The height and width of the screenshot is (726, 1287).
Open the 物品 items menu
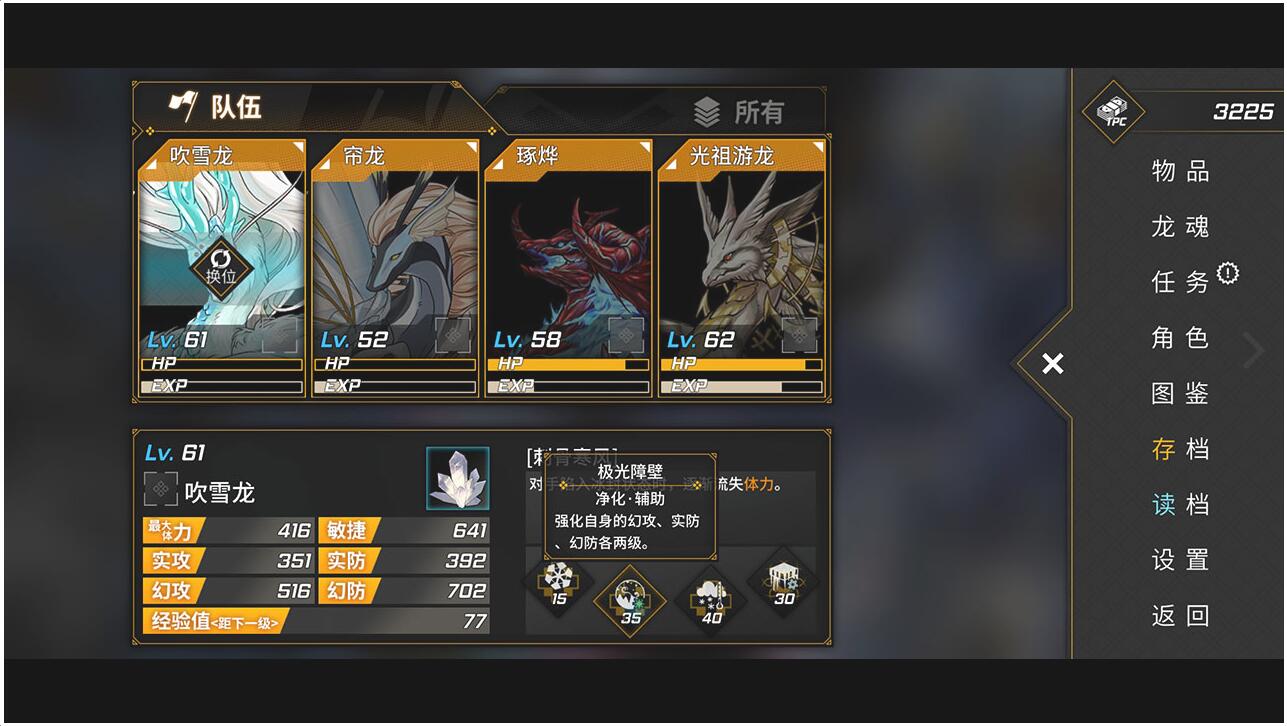pyautogui.click(x=1180, y=172)
